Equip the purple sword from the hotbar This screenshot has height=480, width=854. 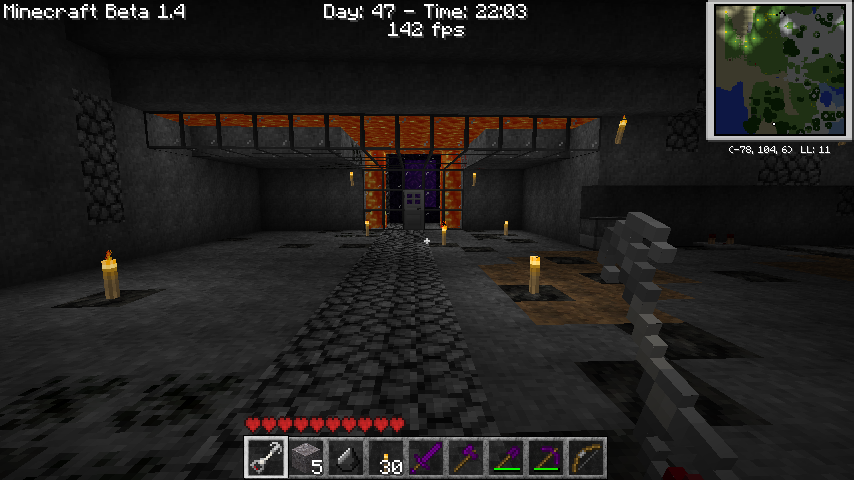pos(425,458)
